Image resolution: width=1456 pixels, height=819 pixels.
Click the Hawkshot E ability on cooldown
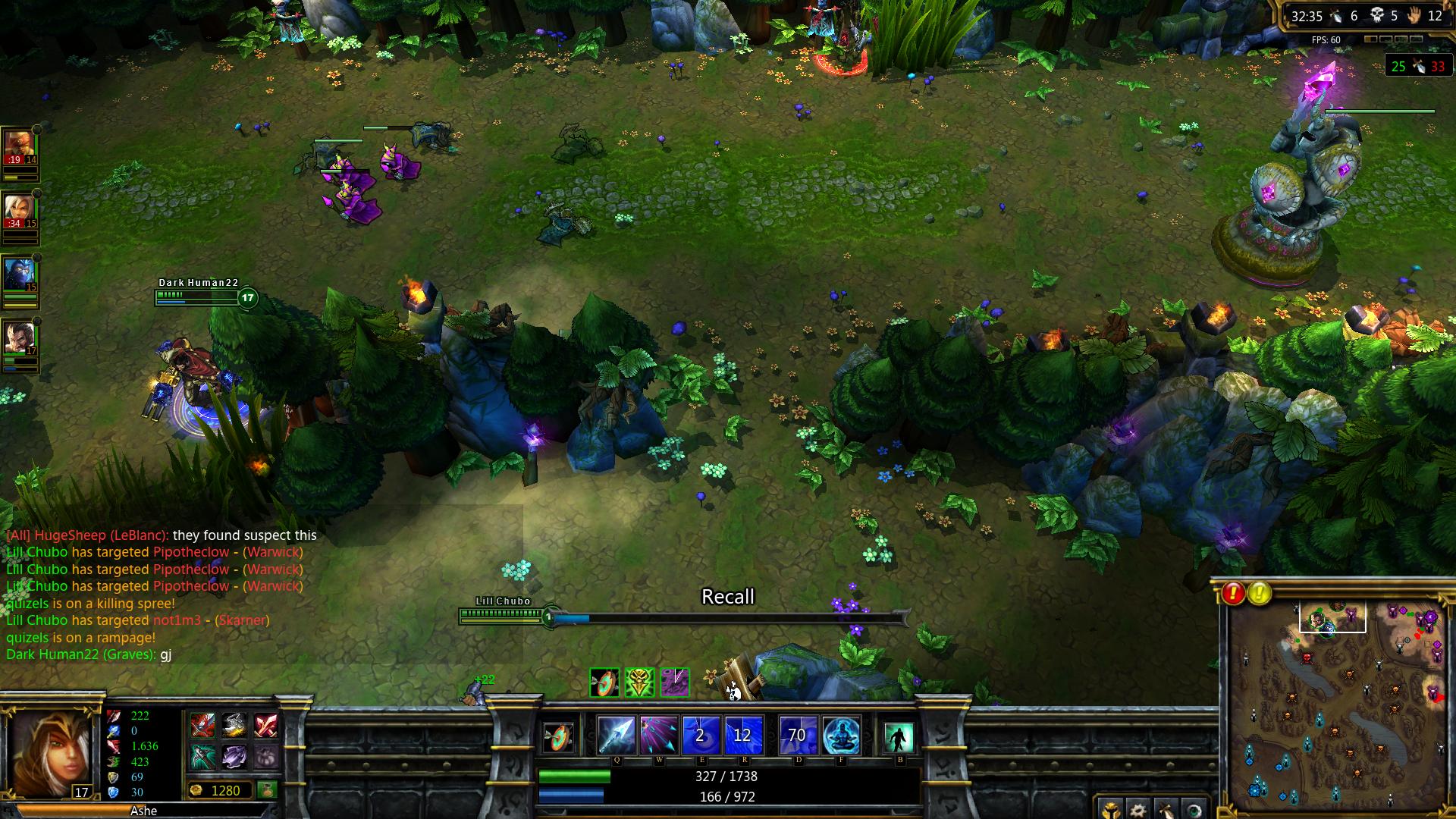pos(700,735)
